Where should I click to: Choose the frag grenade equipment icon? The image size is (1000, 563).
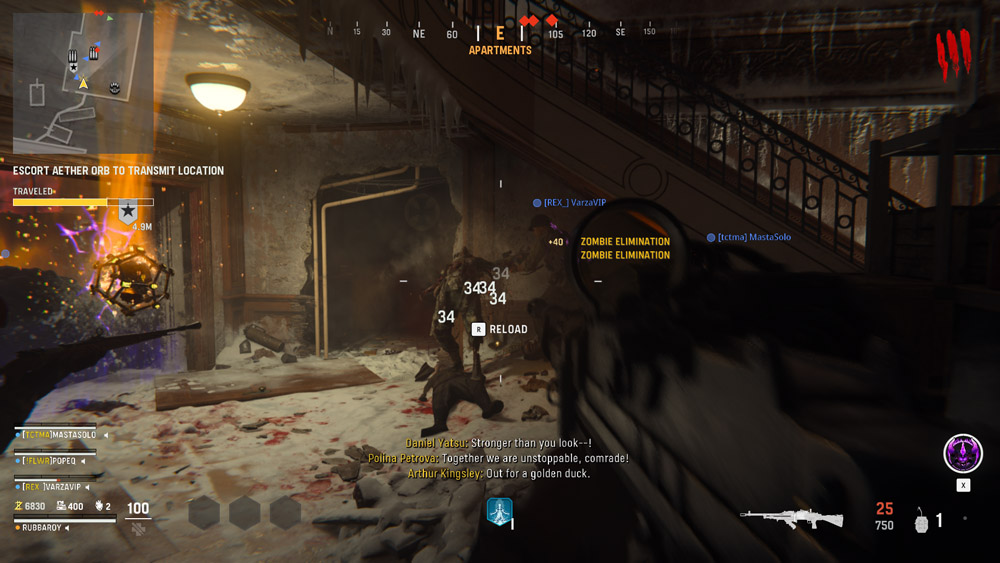point(921,521)
